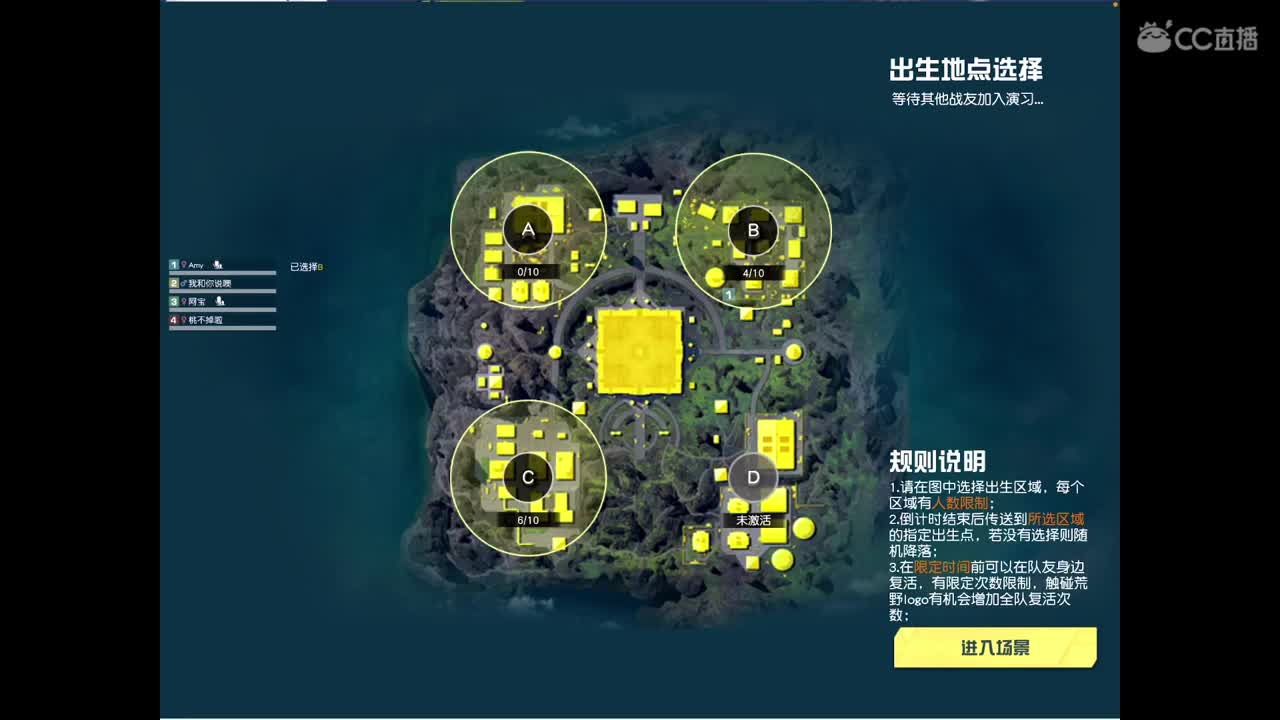Screen dimensions: 1280x720
Task: Select spawn zone B marker on the map
Action: tap(752, 230)
